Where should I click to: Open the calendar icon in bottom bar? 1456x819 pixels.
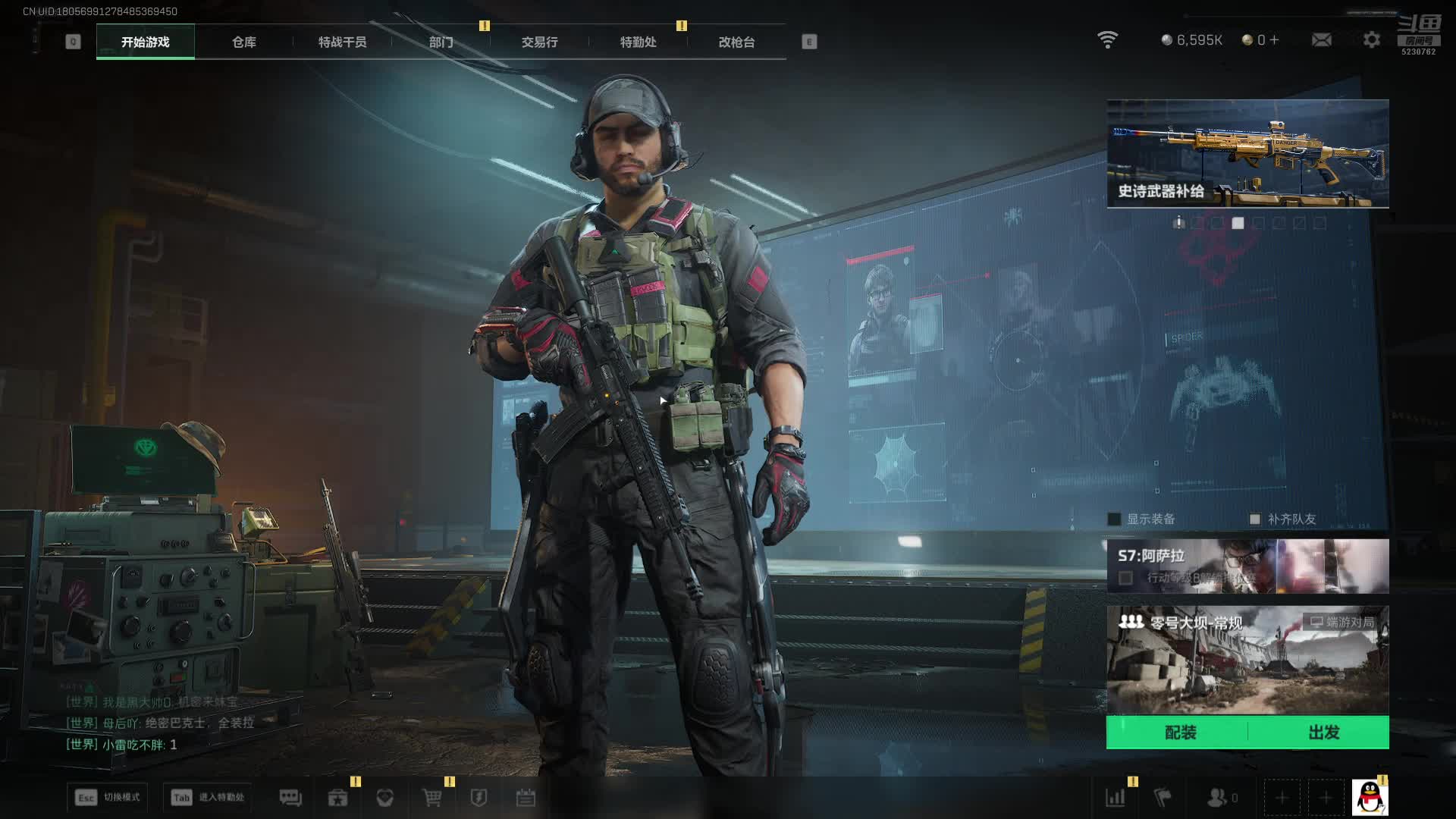[526, 798]
